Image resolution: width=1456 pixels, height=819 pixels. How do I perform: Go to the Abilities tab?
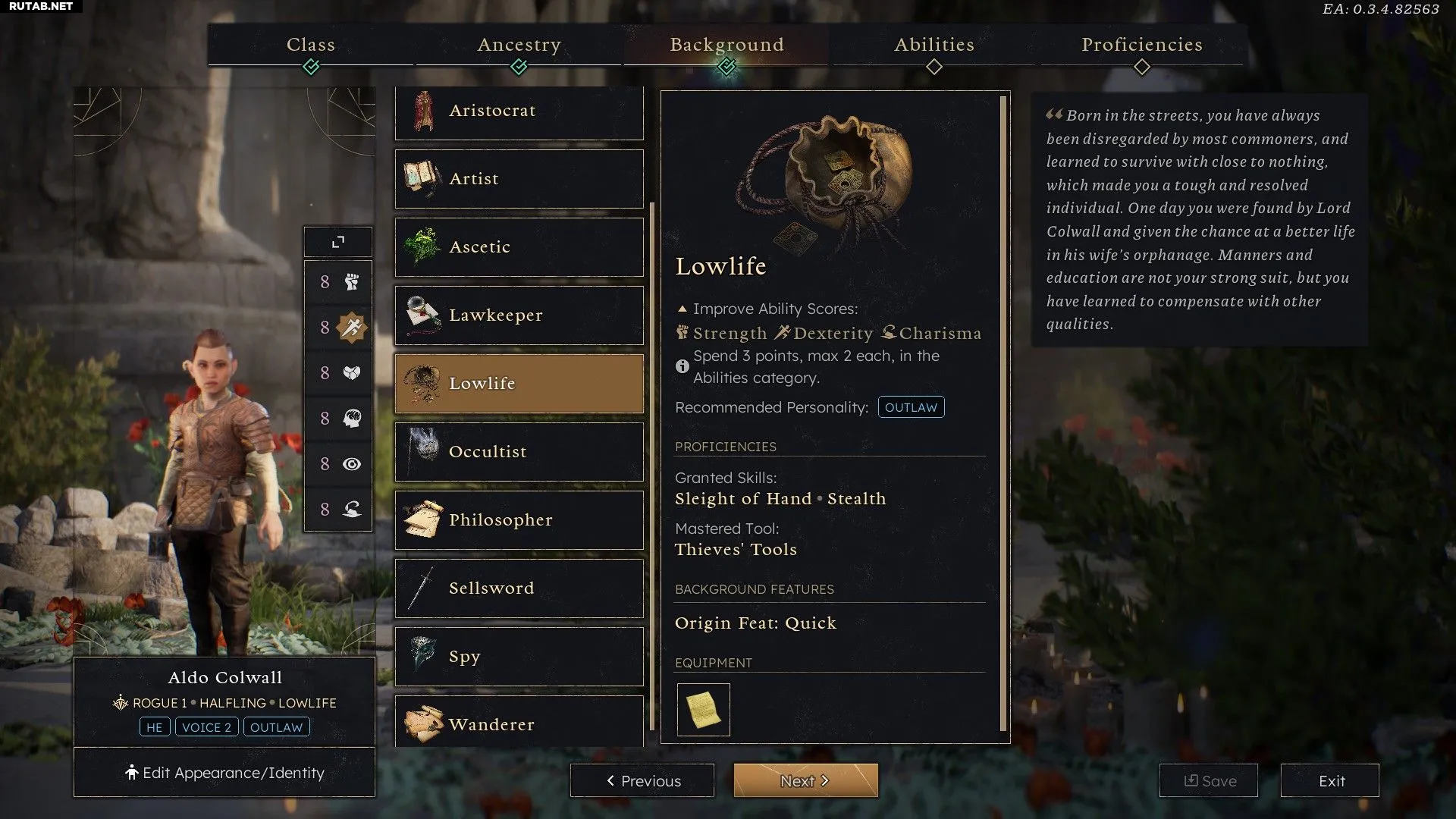click(934, 45)
